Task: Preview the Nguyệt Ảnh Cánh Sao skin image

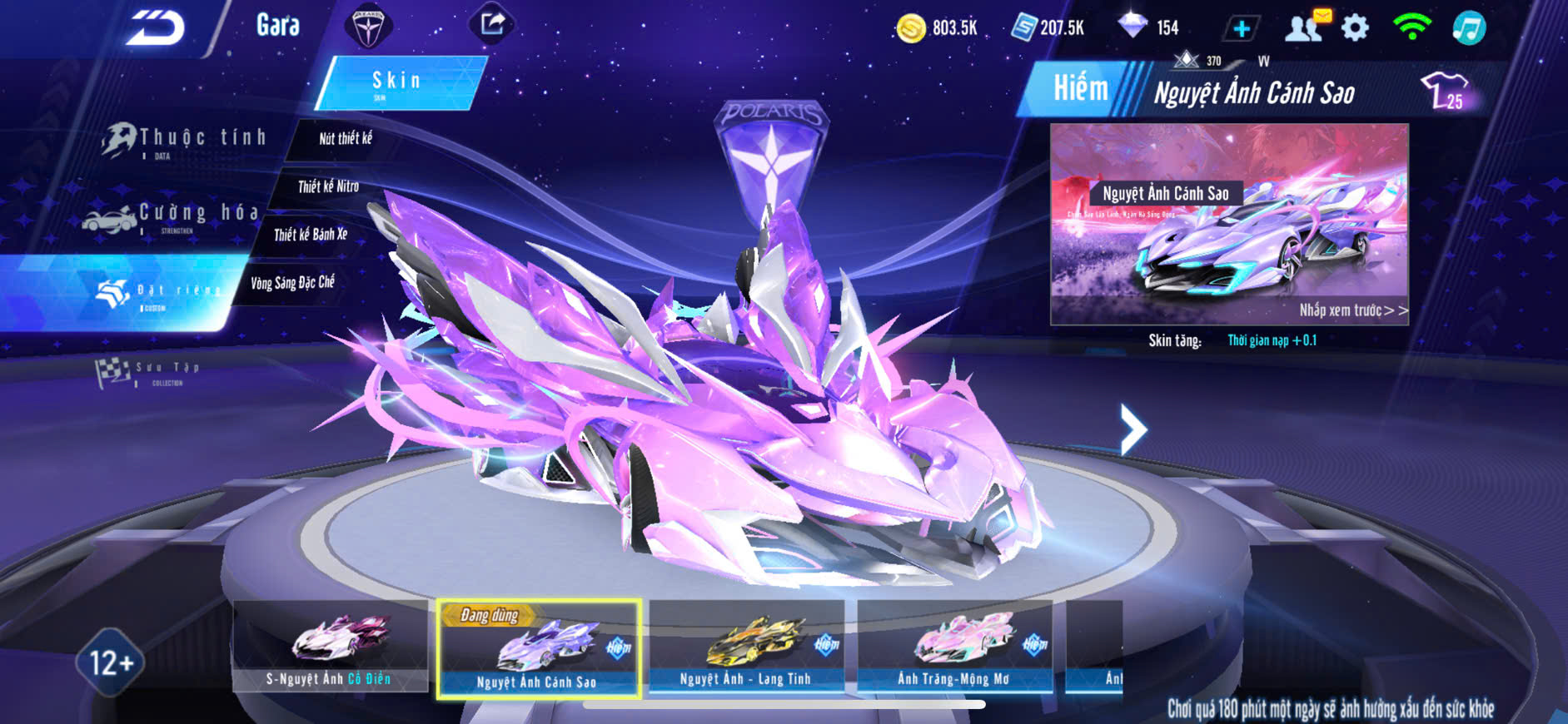Action: click(x=1229, y=224)
